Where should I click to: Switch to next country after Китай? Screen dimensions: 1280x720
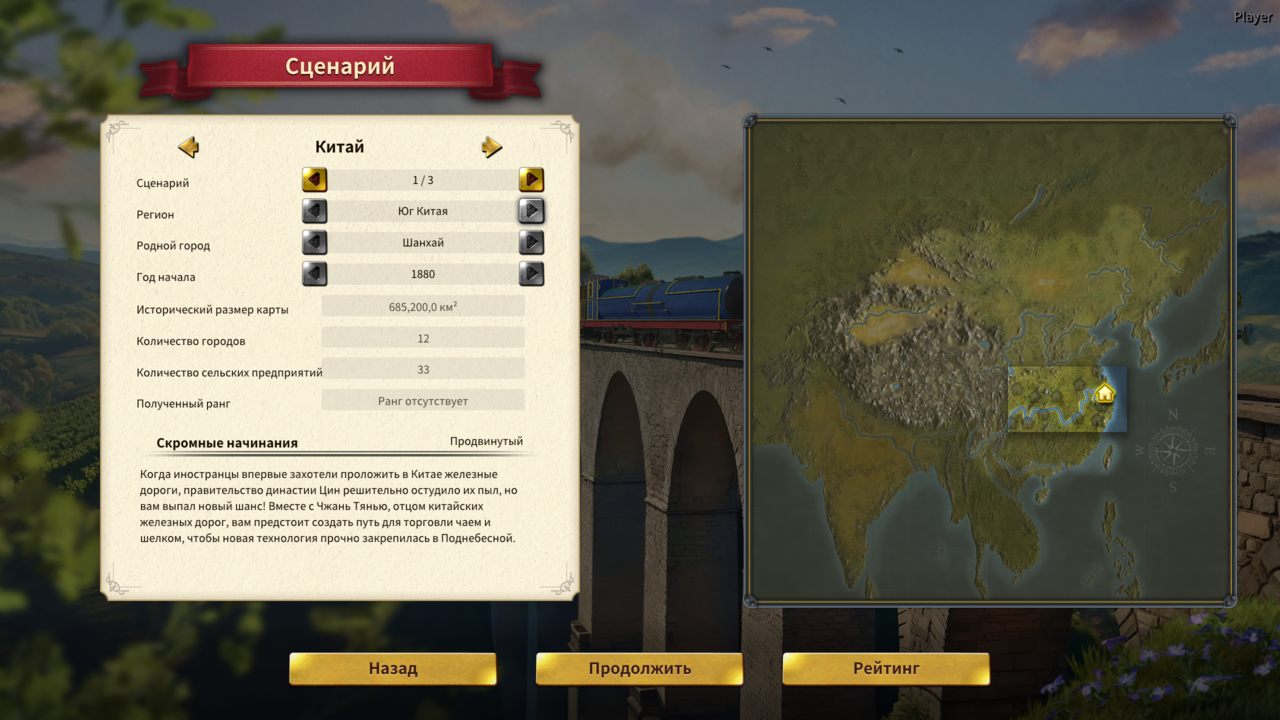[x=491, y=147]
